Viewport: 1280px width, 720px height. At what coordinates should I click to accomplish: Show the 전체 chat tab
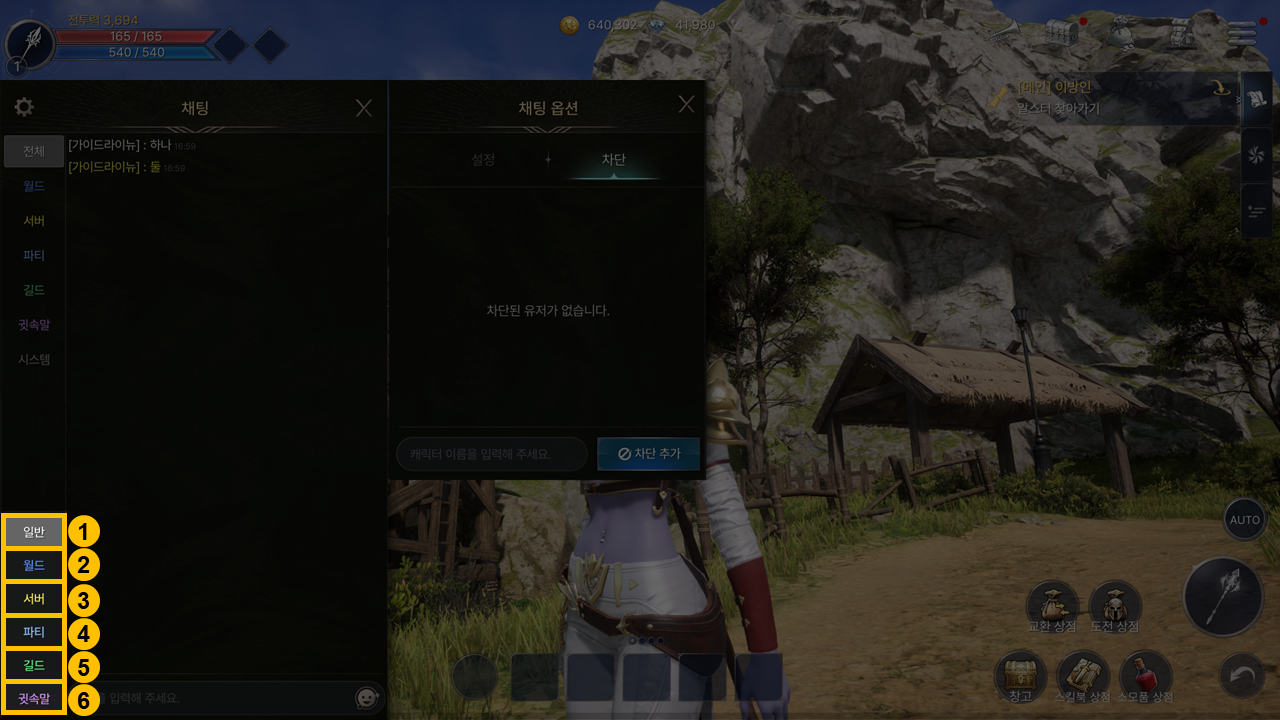pos(34,151)
